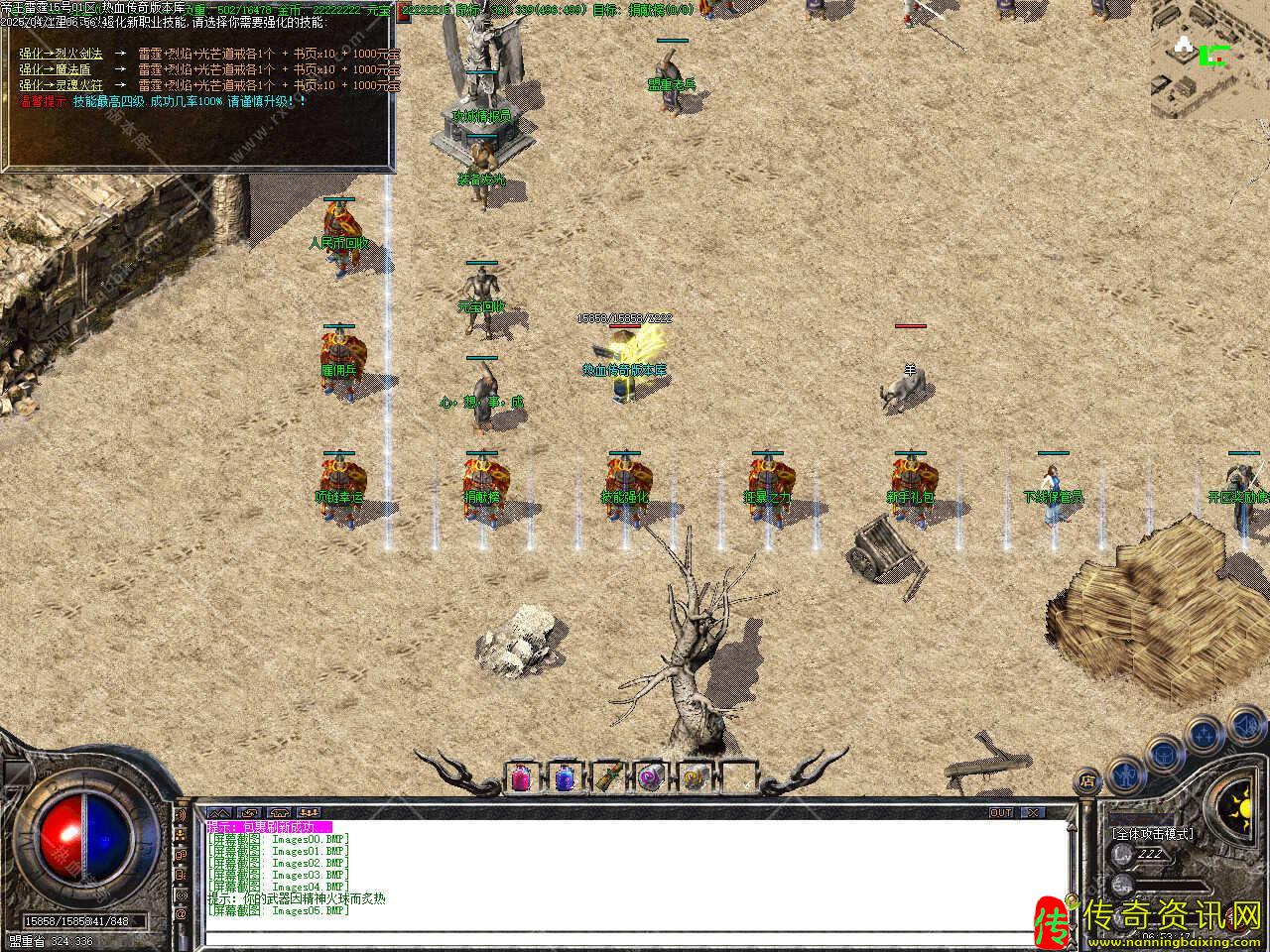The height and width of the screenshot is (952, 1270).
Task: Close the skill upgrade dialogue with red button
Action: tap(406, 11)
